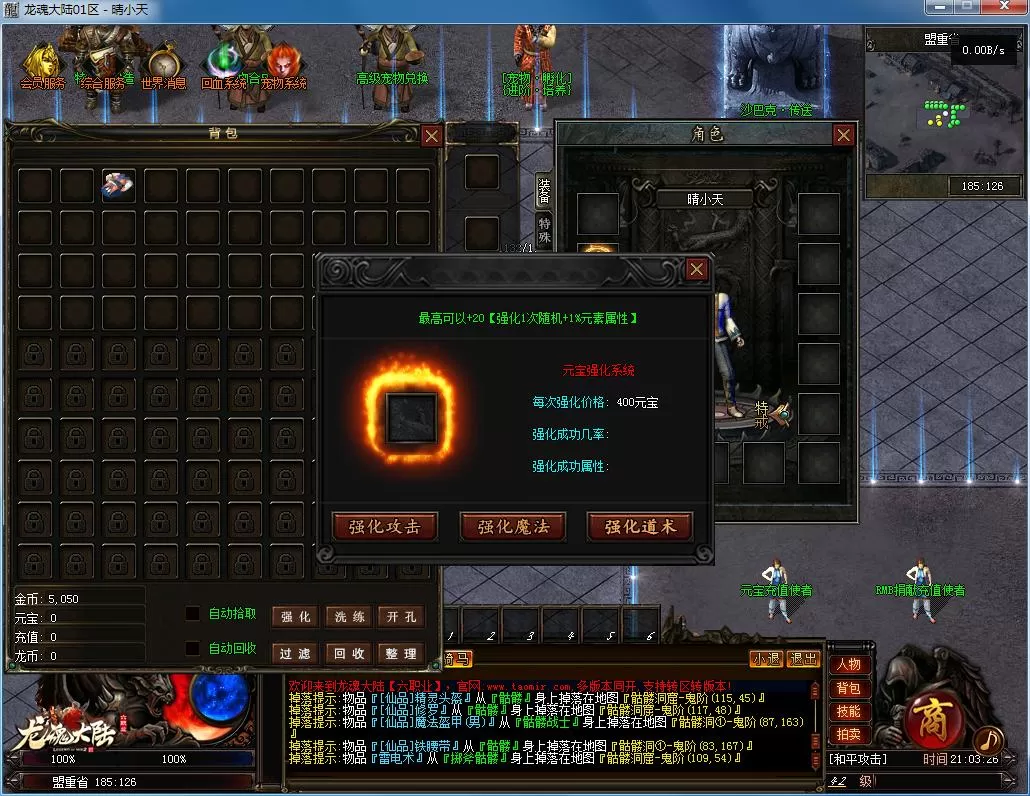Close the 背包 backpack panel
The image size is (1030, 796).
[431, 136]
